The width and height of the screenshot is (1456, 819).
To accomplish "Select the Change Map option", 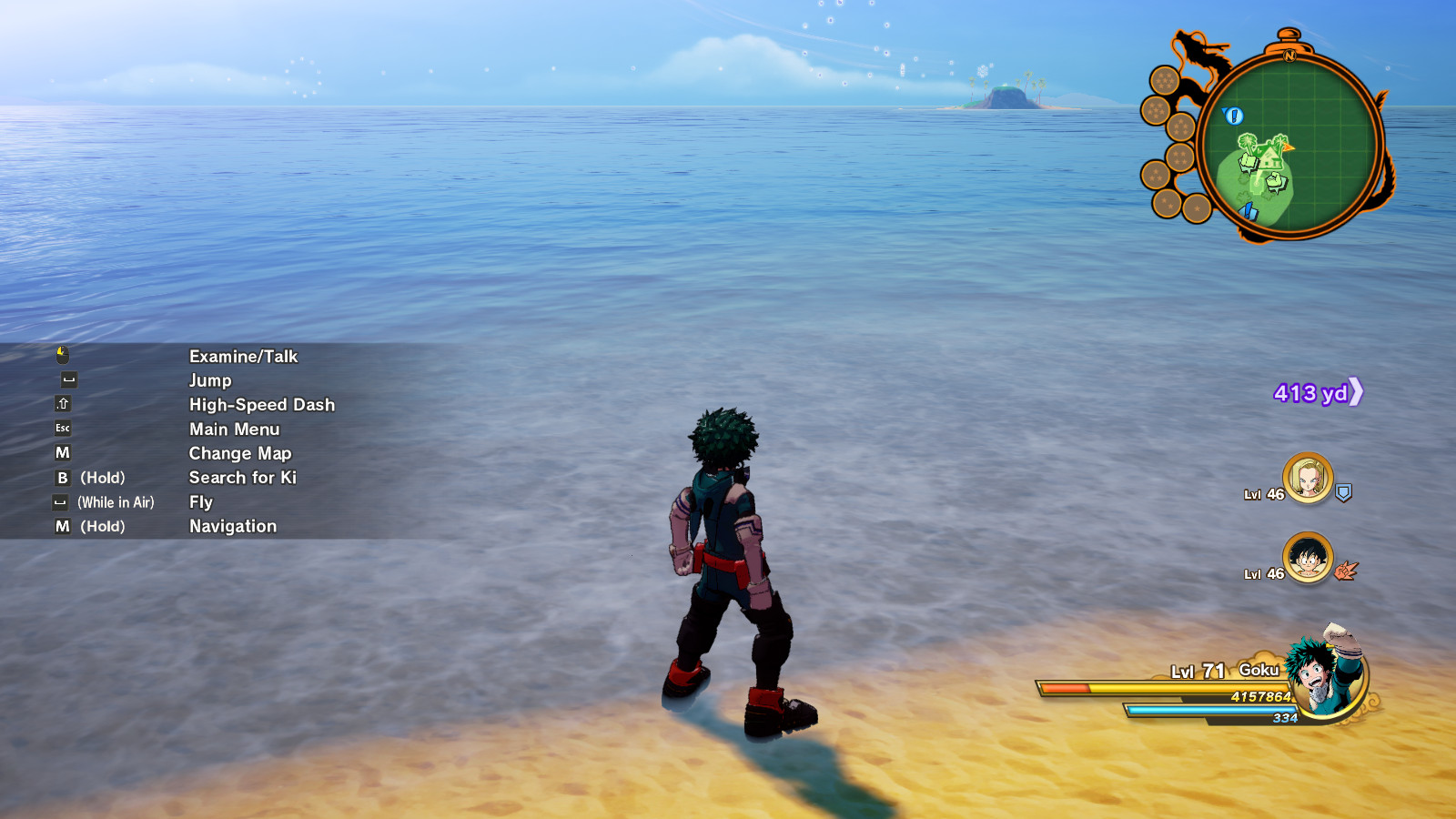I will [239, 452].
